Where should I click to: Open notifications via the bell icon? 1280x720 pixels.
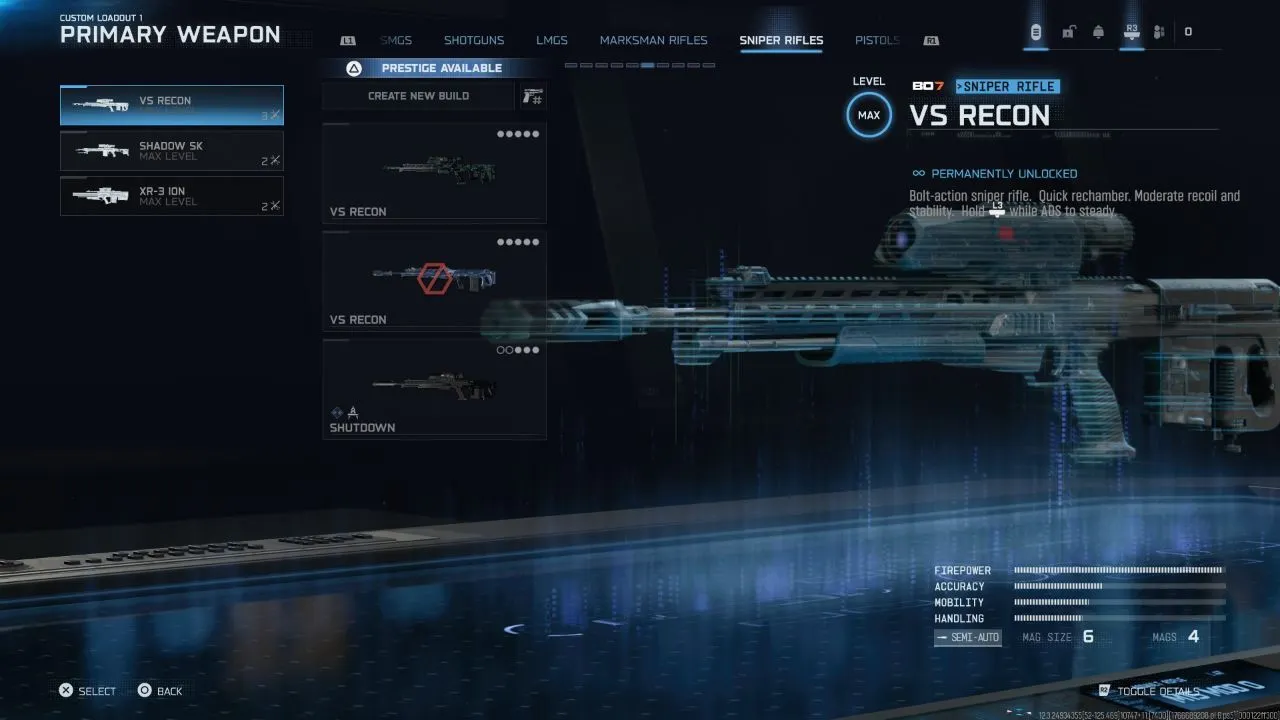(x=1097, y=31)
